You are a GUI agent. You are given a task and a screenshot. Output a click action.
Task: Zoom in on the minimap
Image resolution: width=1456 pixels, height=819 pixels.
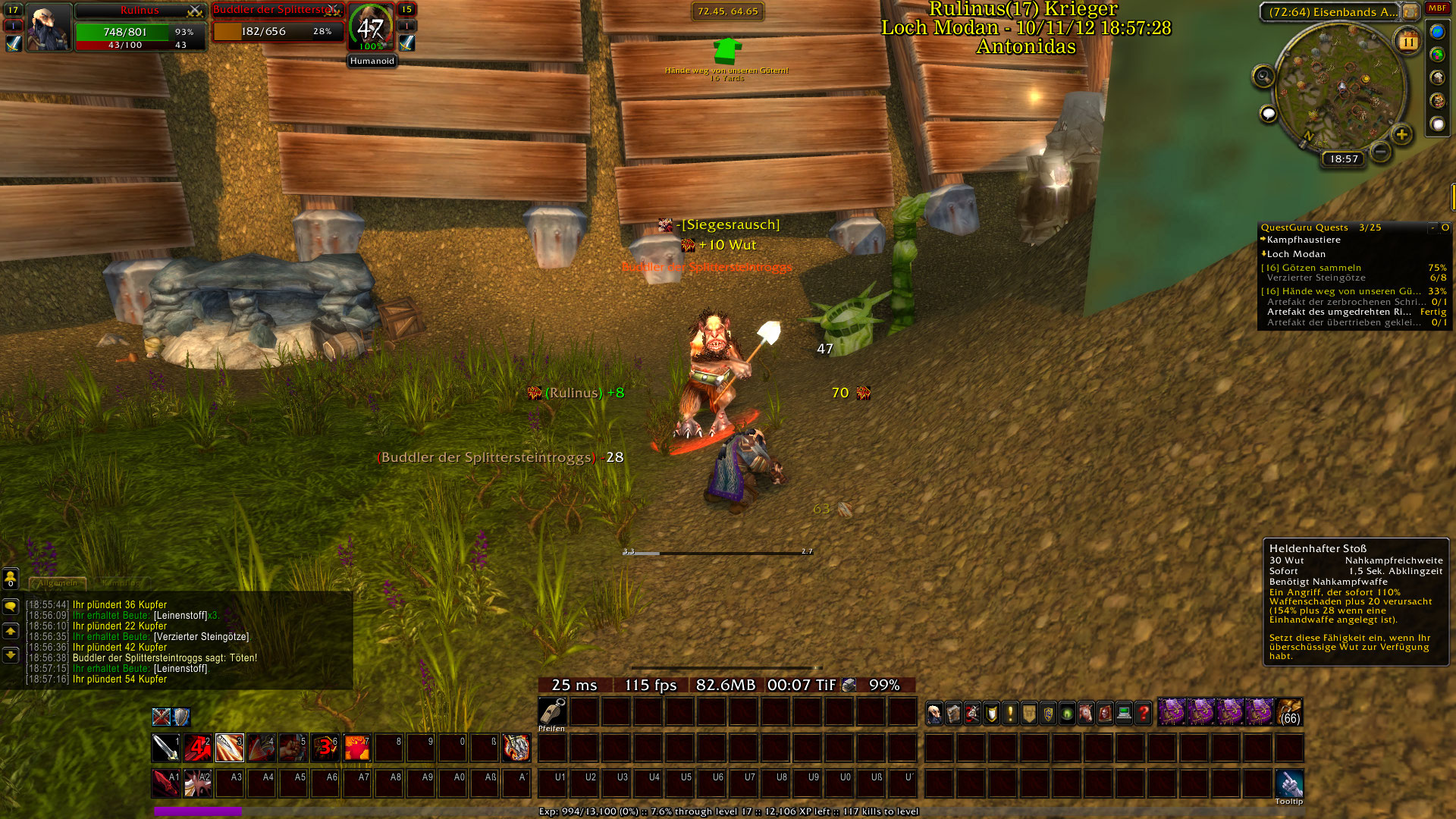coord(1401,135)
